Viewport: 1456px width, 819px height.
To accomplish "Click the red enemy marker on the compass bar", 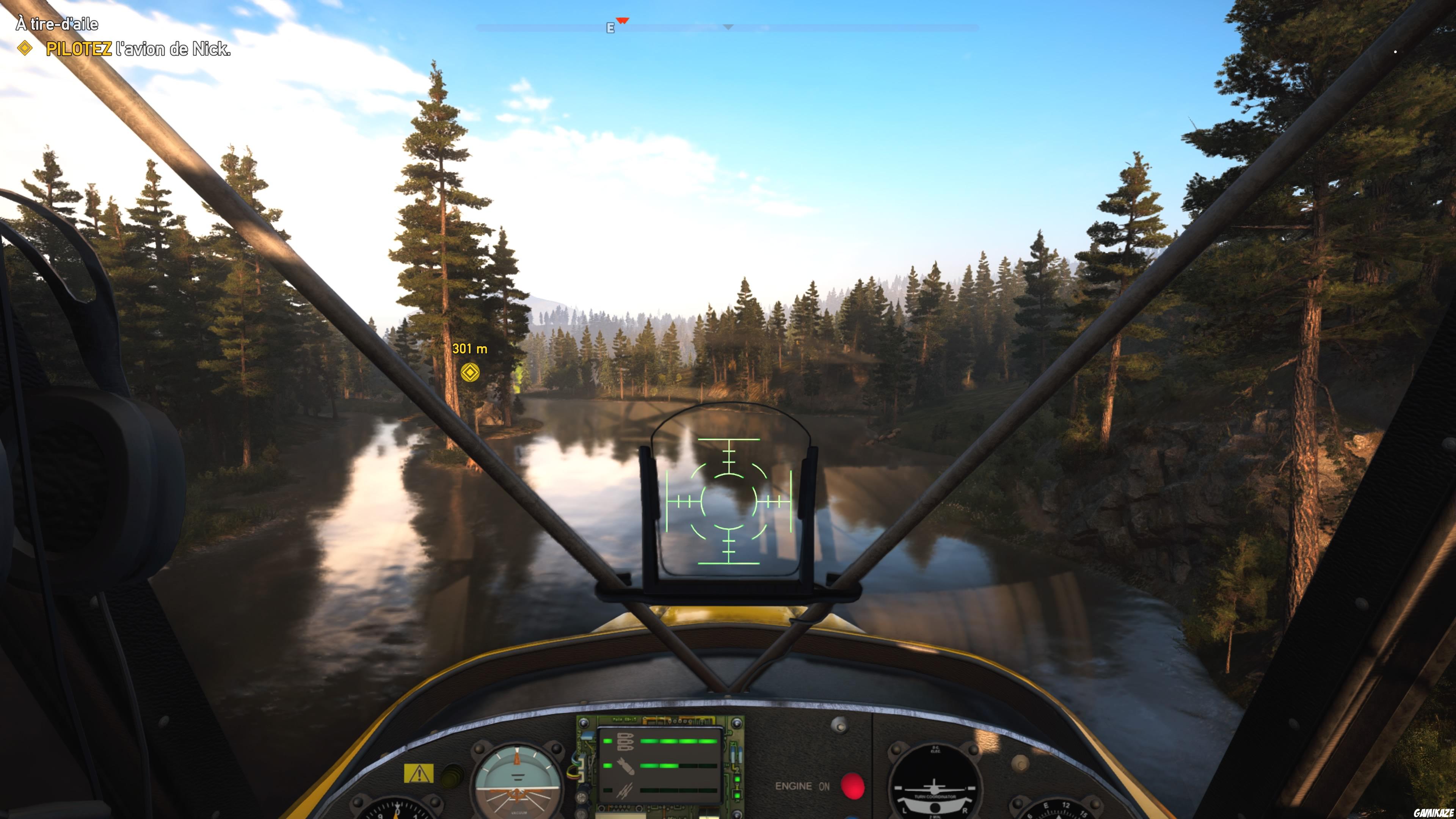I will pyautogui.click(x=623, y=20).
